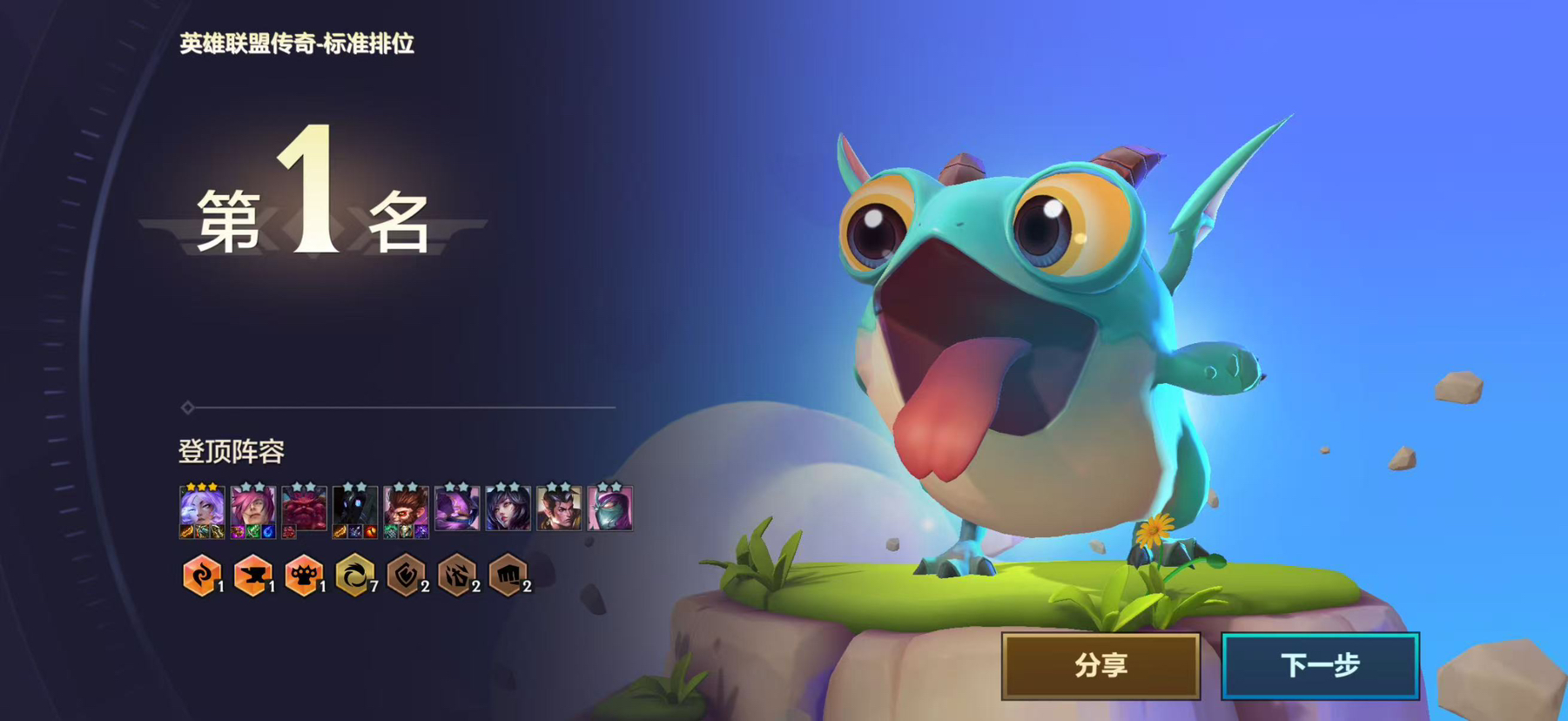Choose the Wukong monkey champion portrait
Screen dimensions: 1568x721
[406, 509]
